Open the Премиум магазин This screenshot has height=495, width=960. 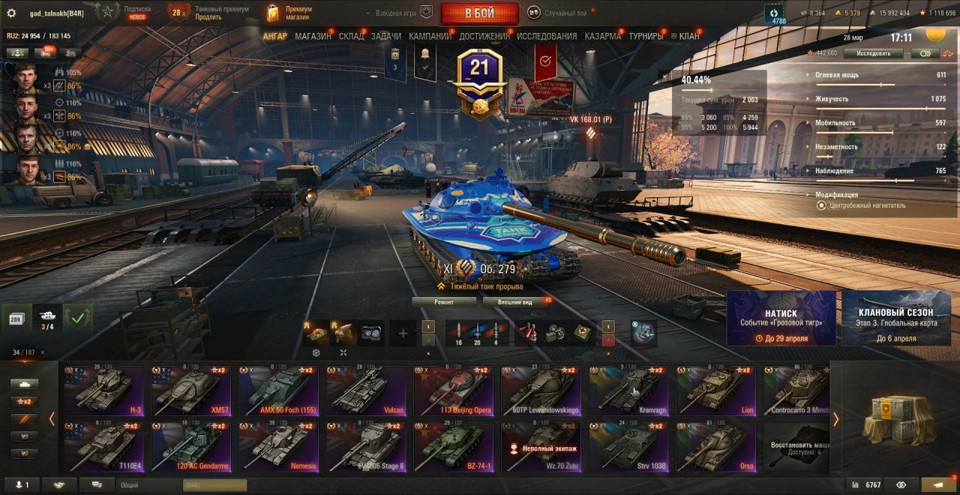pos(289,13)
